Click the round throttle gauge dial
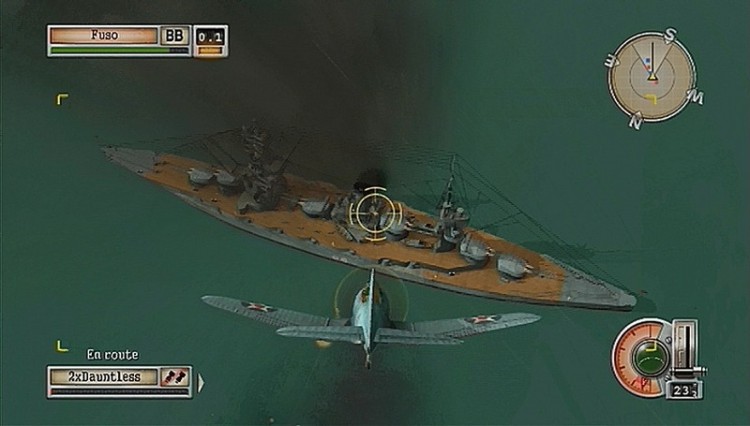Viewport: 750px width, 426px height. click(641, 355)
